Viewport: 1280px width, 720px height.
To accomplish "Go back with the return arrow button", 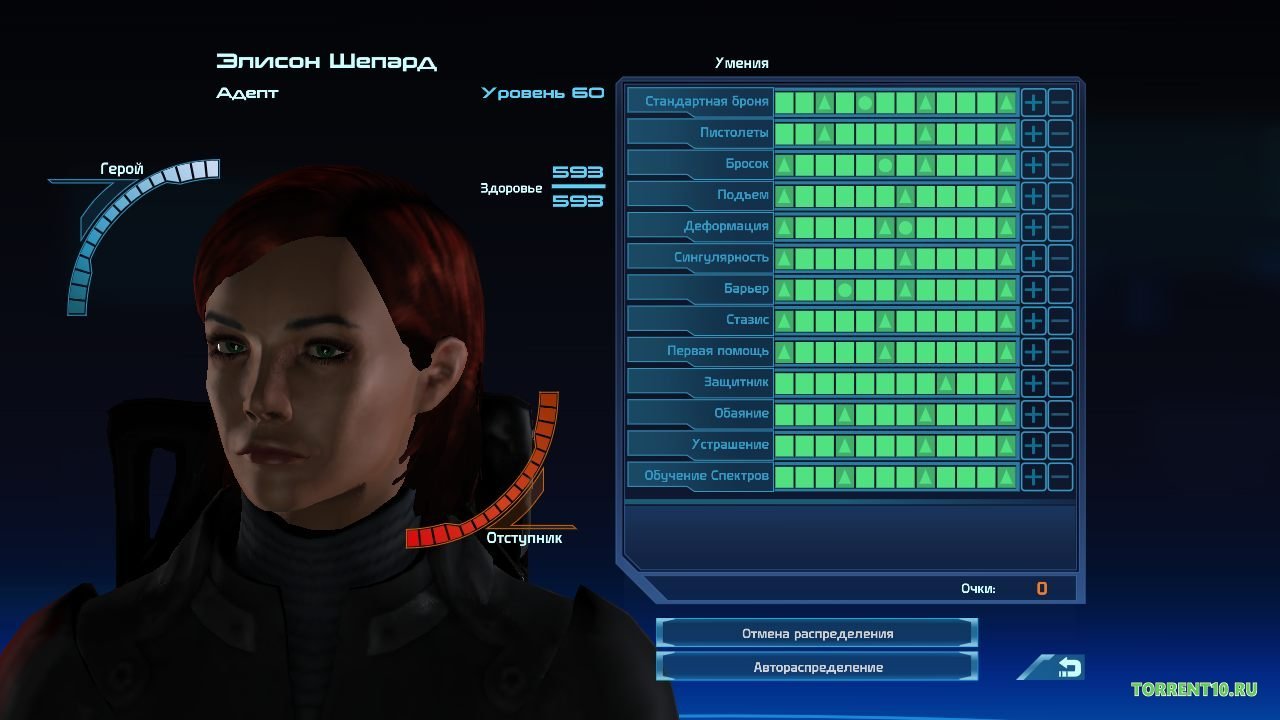I will tap(1067, 667).
